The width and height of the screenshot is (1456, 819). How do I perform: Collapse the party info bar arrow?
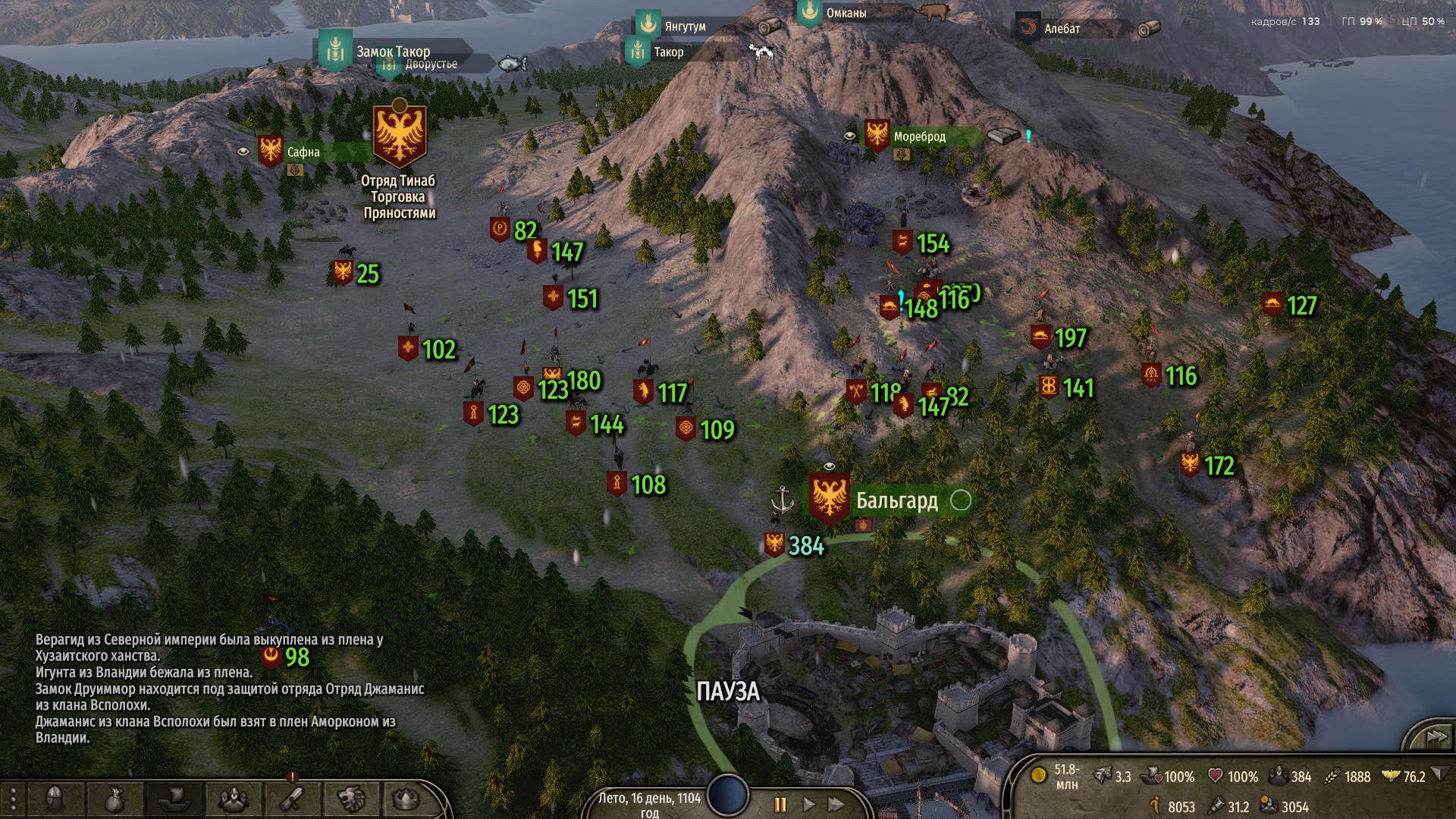[1441, 775]
